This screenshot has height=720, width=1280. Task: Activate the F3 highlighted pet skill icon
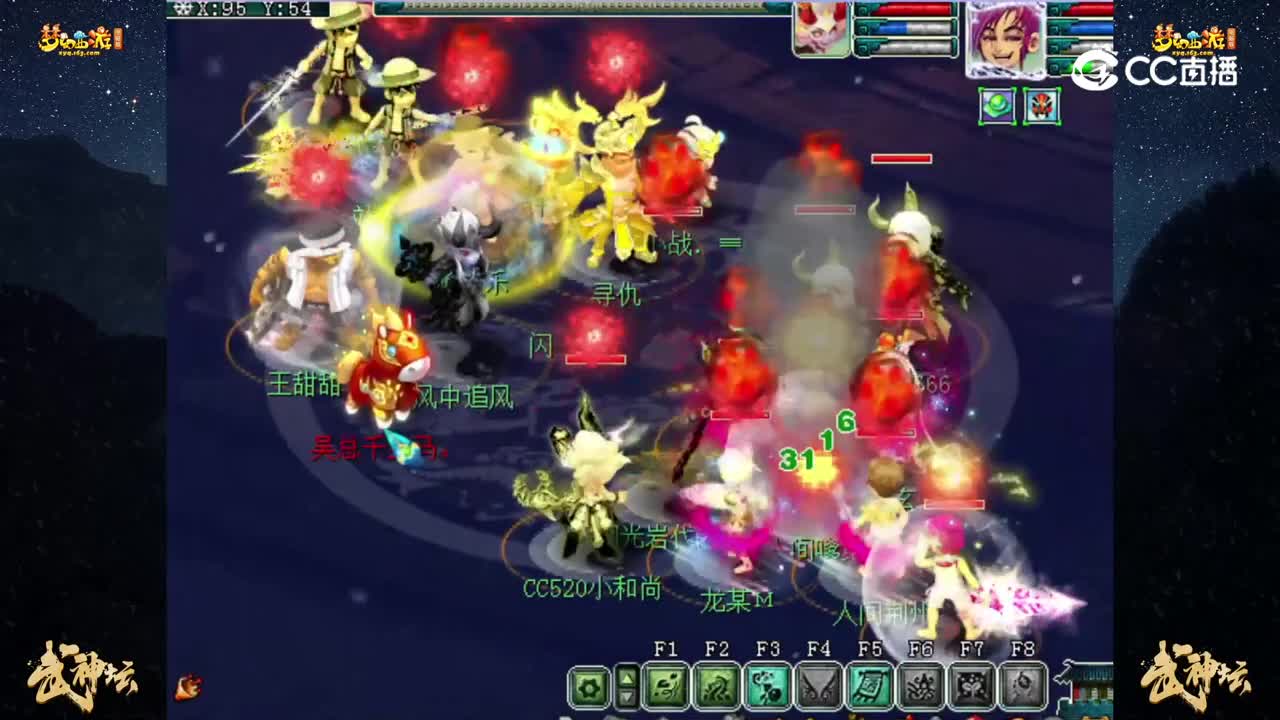pos(767,688)
